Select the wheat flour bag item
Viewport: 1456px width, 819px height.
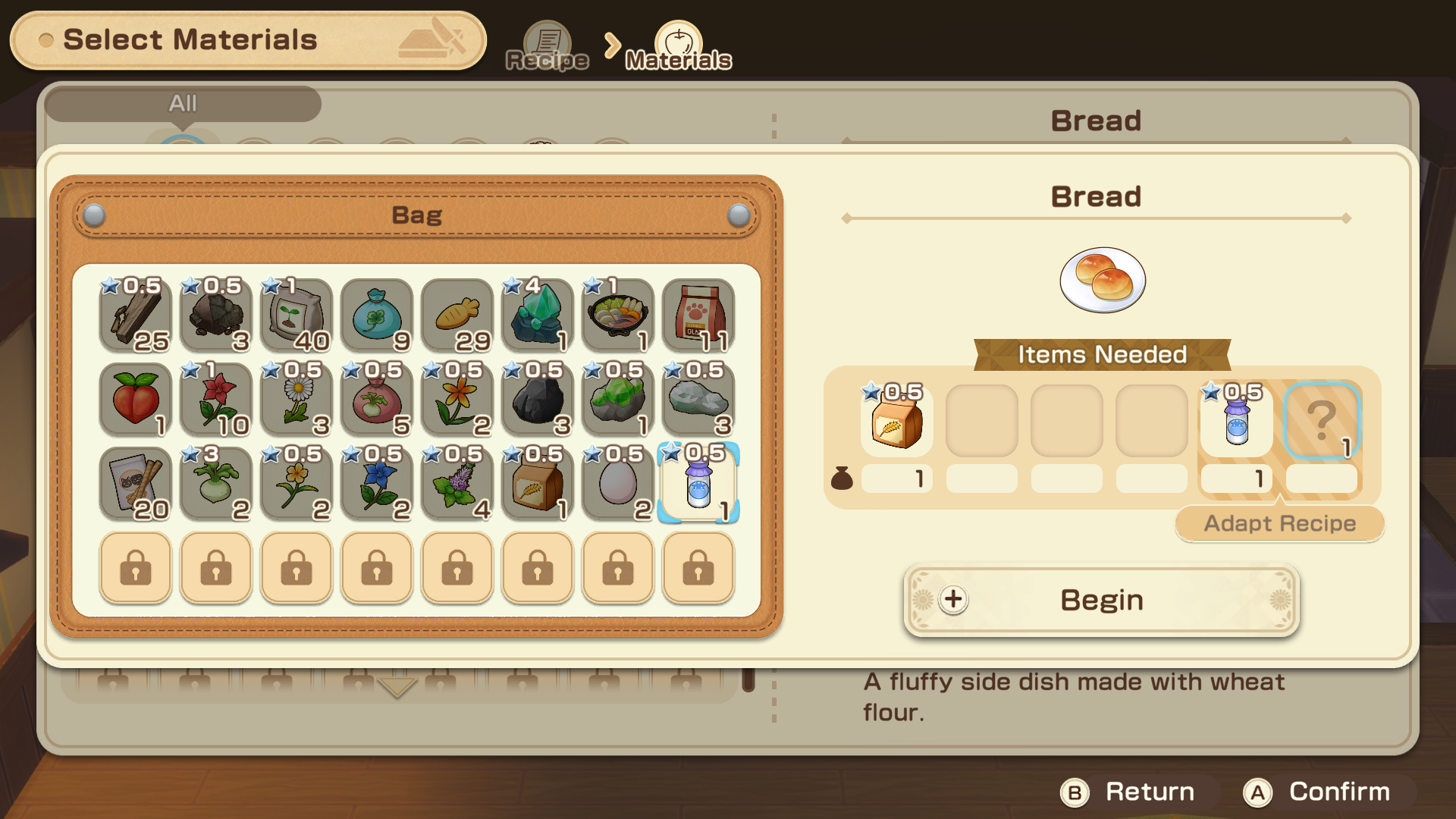click(536, 484)
